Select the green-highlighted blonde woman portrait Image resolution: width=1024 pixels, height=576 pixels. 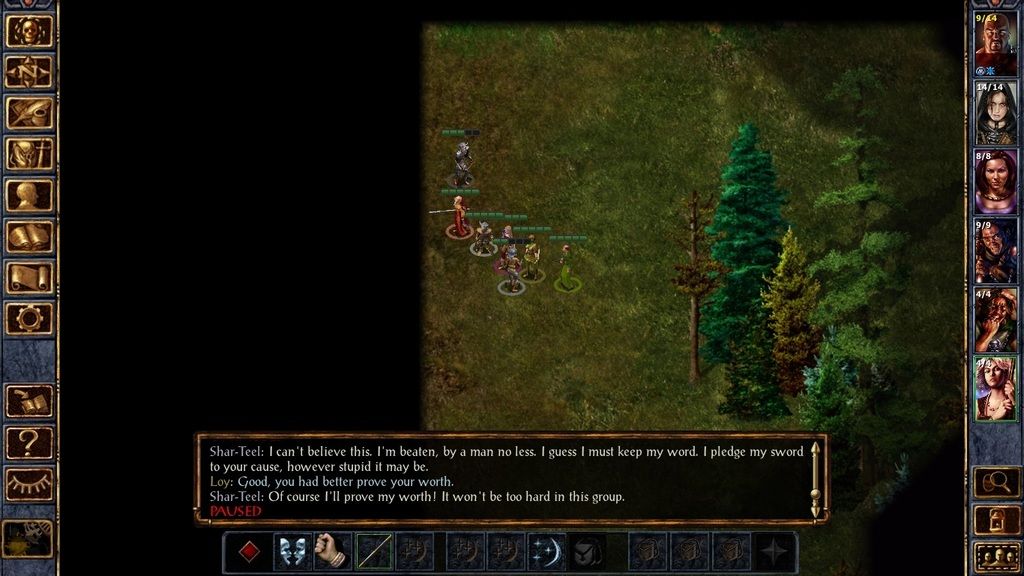coord(995,388)
